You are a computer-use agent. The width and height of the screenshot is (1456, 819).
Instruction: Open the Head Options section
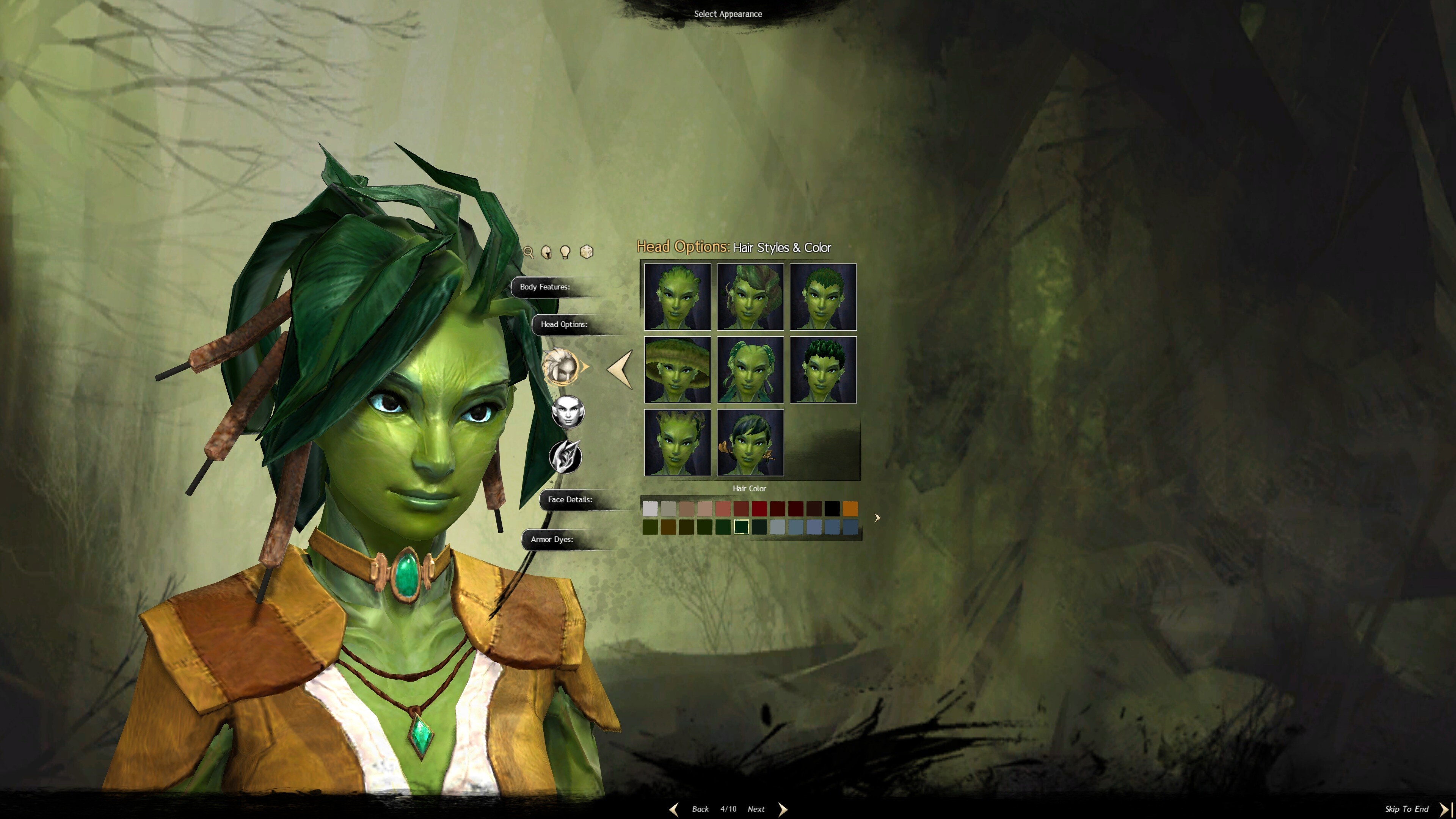(x=564, y=325)
